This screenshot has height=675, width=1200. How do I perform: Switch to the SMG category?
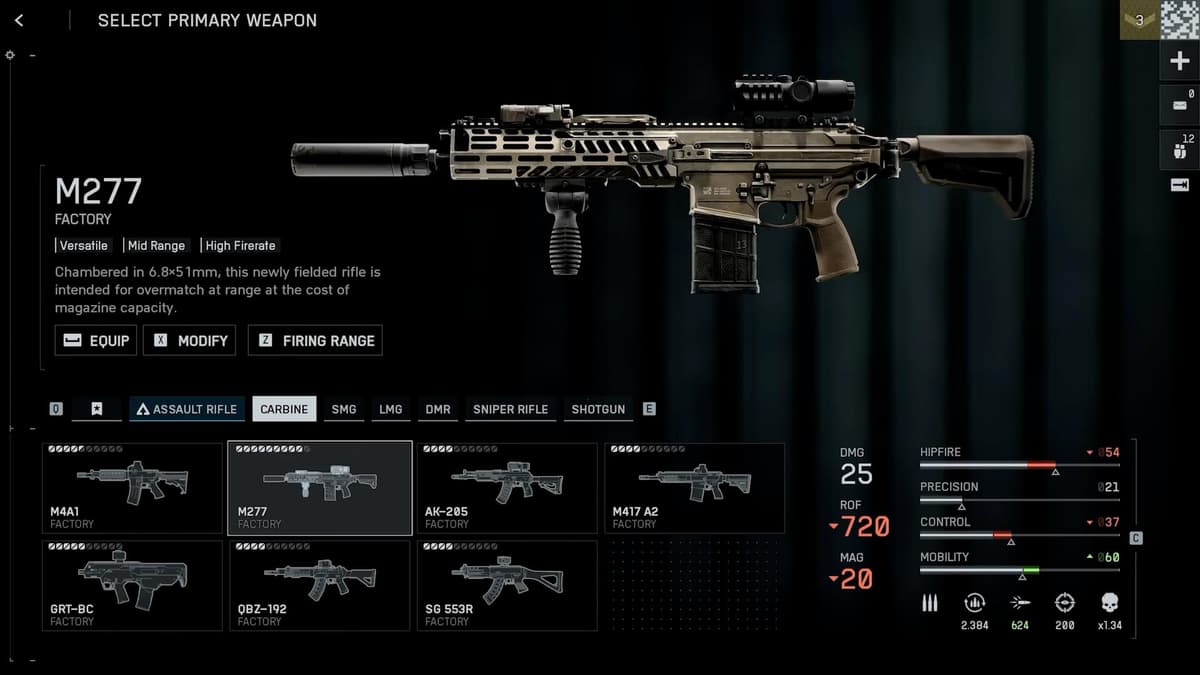coord(344,409)
